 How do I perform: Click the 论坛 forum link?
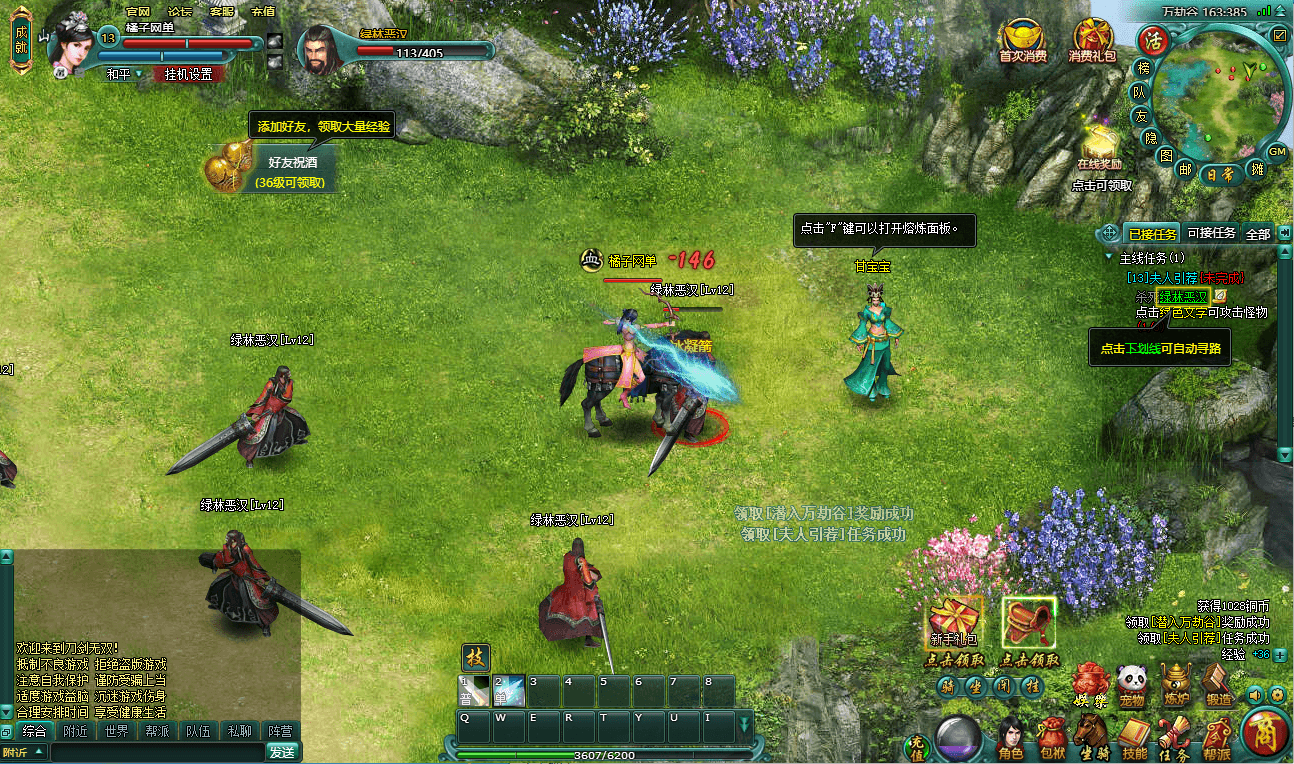tap(180, 11)
